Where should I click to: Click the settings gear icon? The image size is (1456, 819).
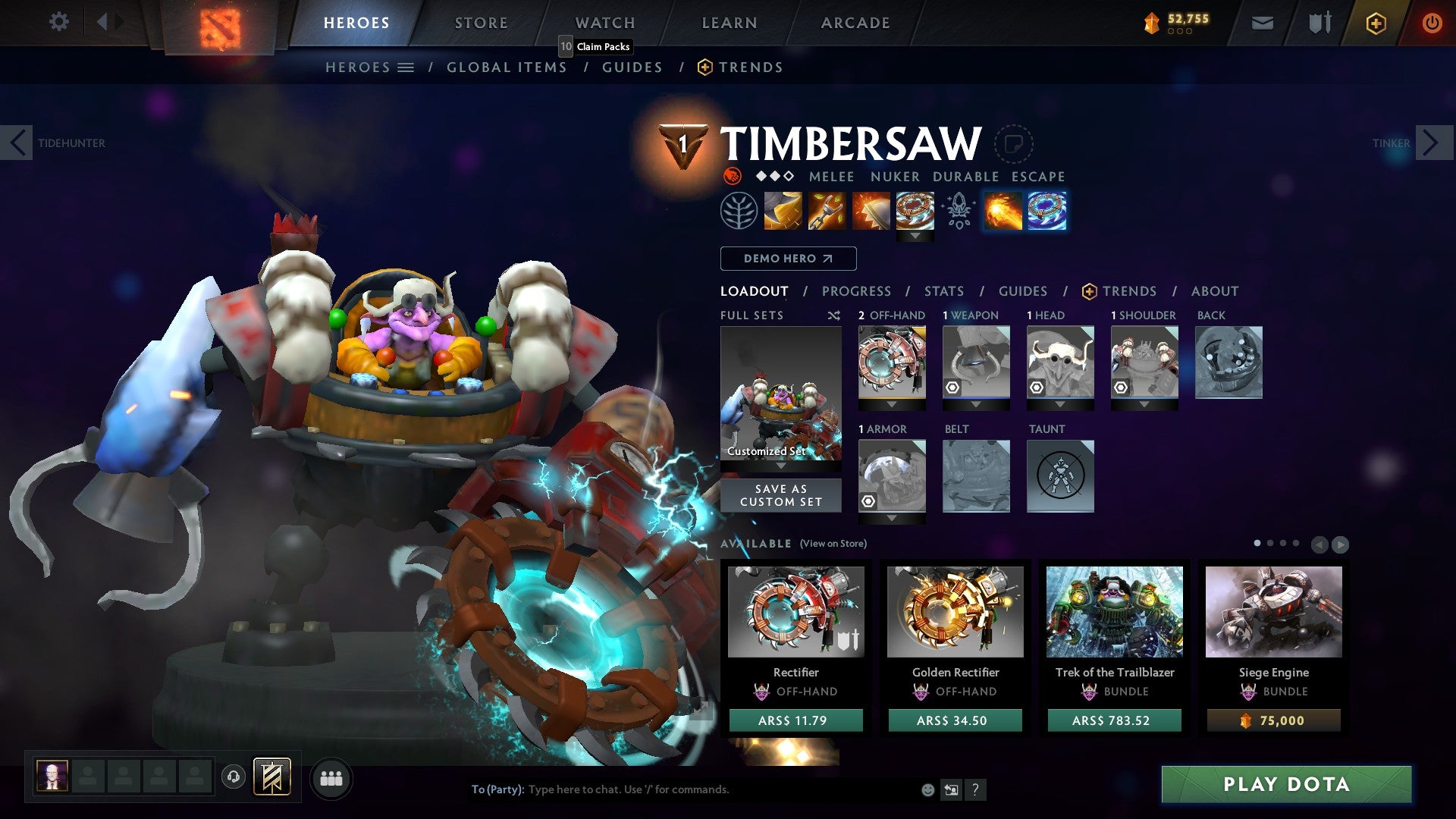[x=58, y=22]
